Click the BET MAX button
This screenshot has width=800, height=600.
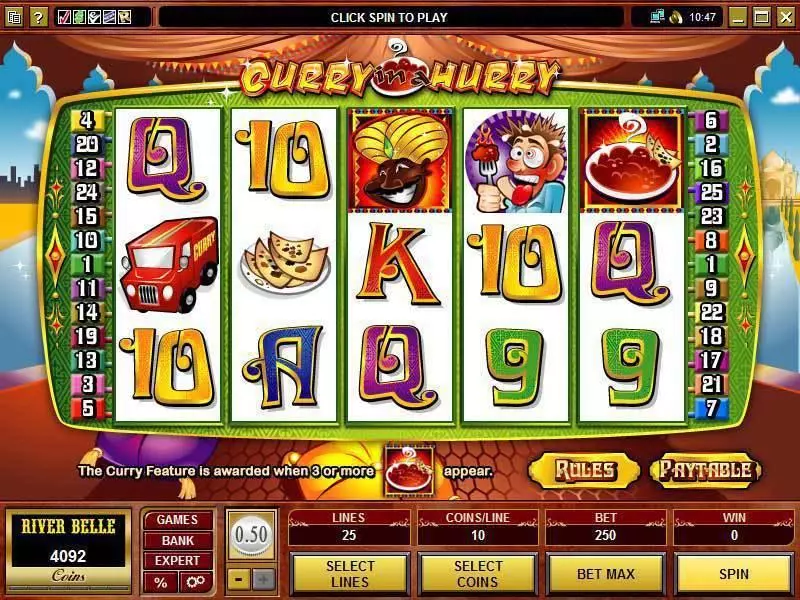tap(605, 574)
